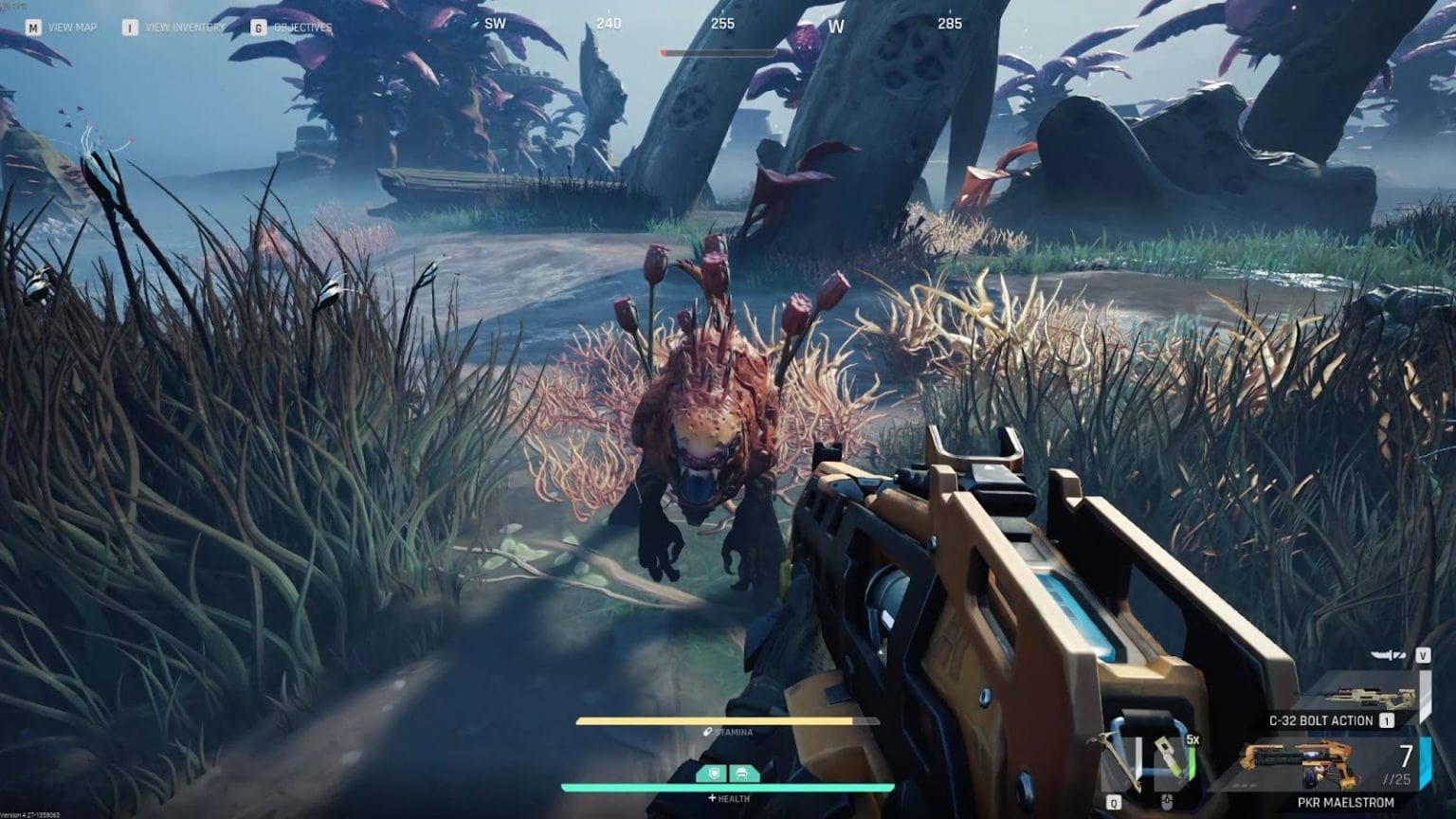Image resolution: width=1456 pixels, height=819 pixels.
Task: Show the Objectives tracker
Action: tap(301, 27)
